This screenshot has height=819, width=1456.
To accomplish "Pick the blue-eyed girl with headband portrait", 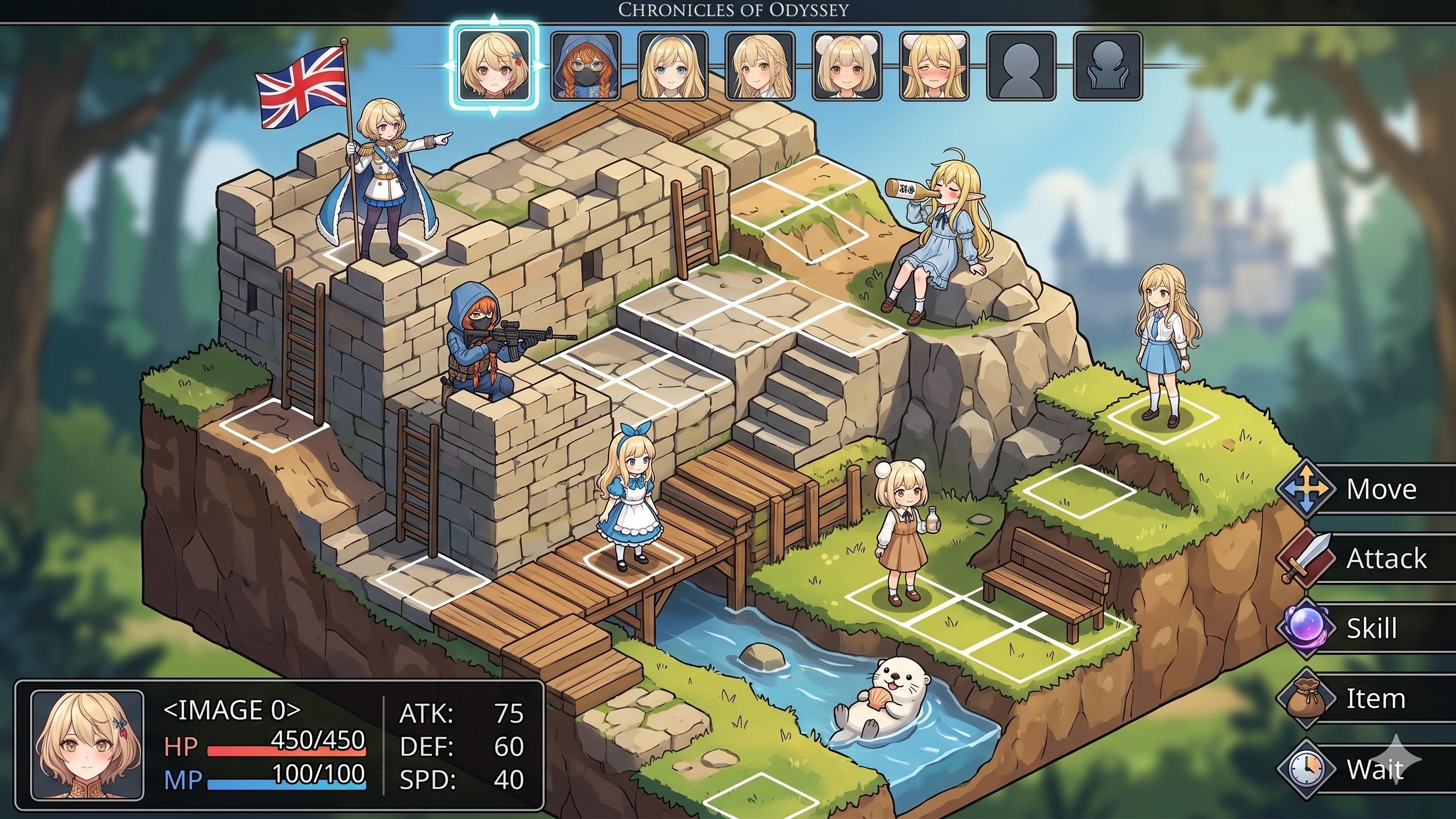I will click(673, 66).
